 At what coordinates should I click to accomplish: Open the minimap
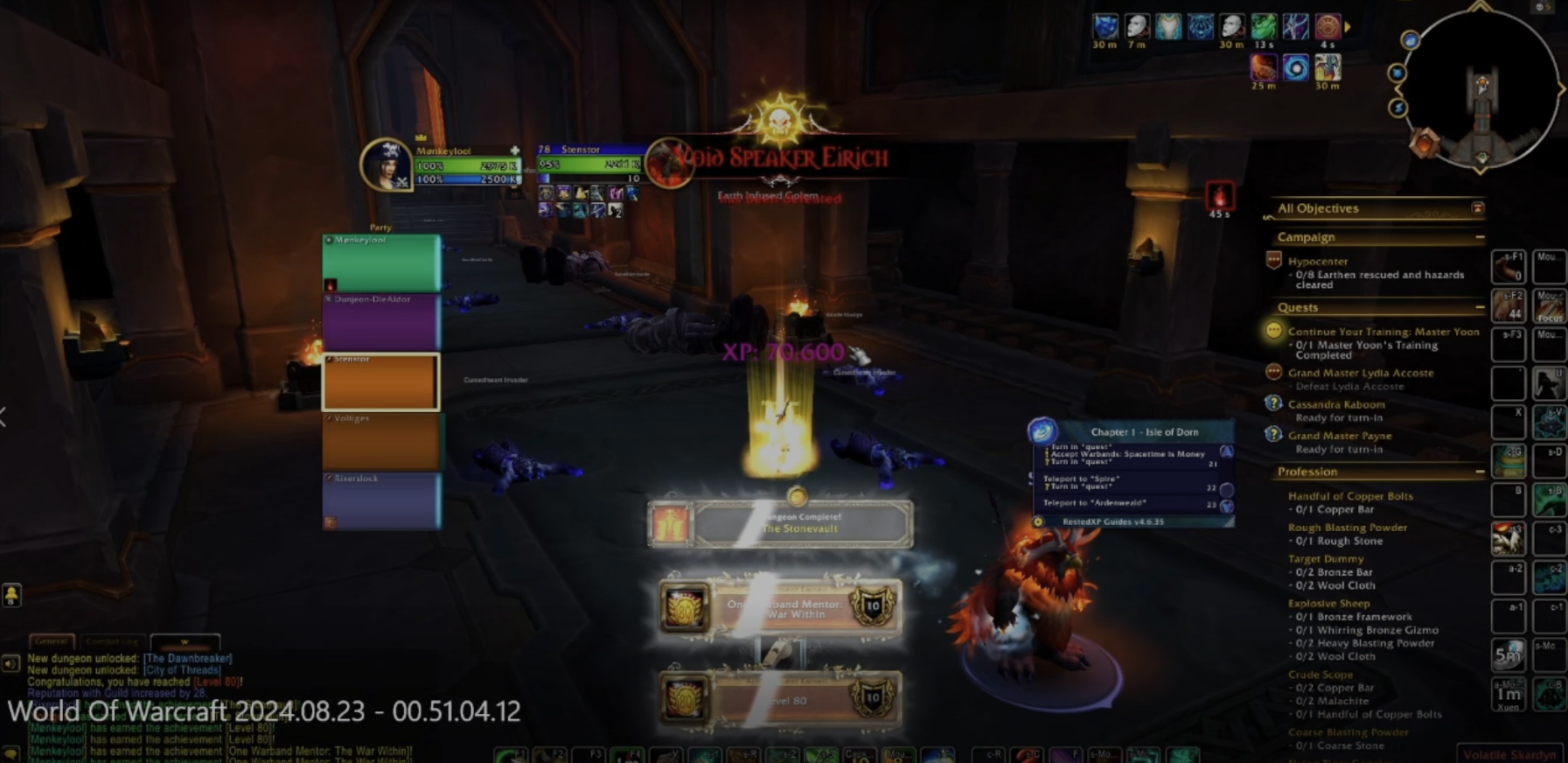click(x=1481, y=87)
